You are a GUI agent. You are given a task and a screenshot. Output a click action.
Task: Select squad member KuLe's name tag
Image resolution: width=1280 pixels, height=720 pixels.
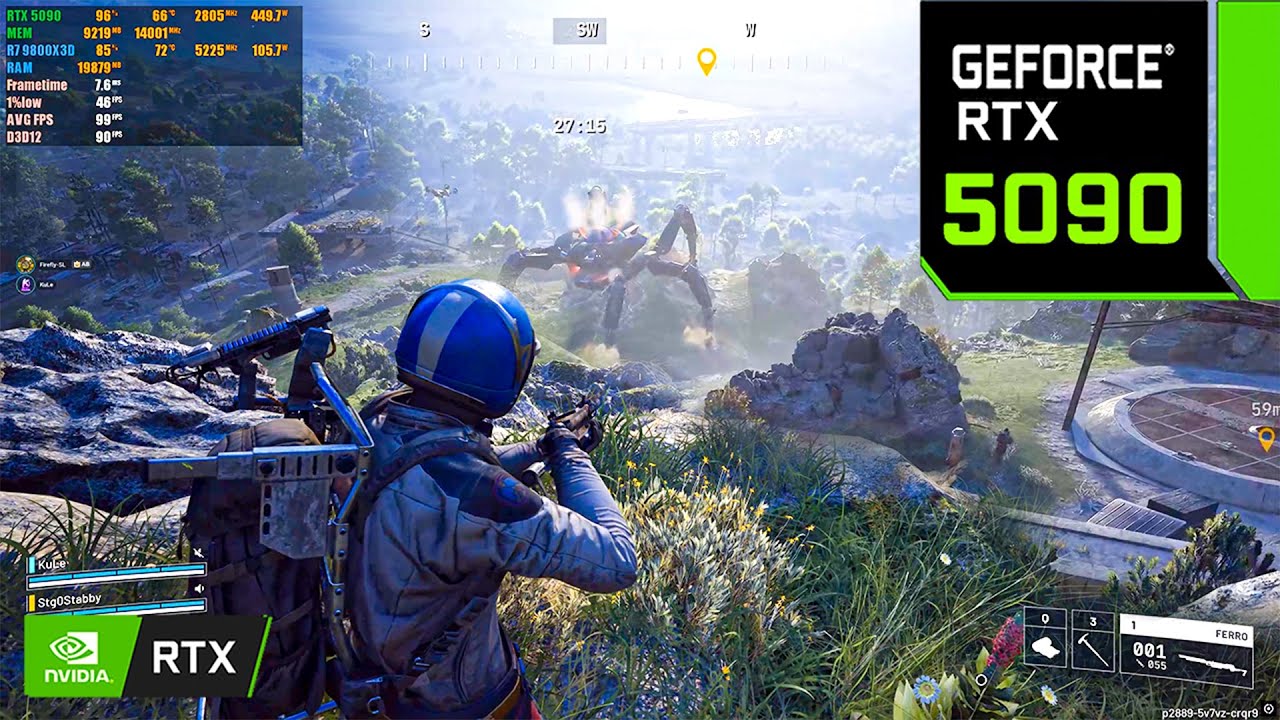[x=54, y=564]
